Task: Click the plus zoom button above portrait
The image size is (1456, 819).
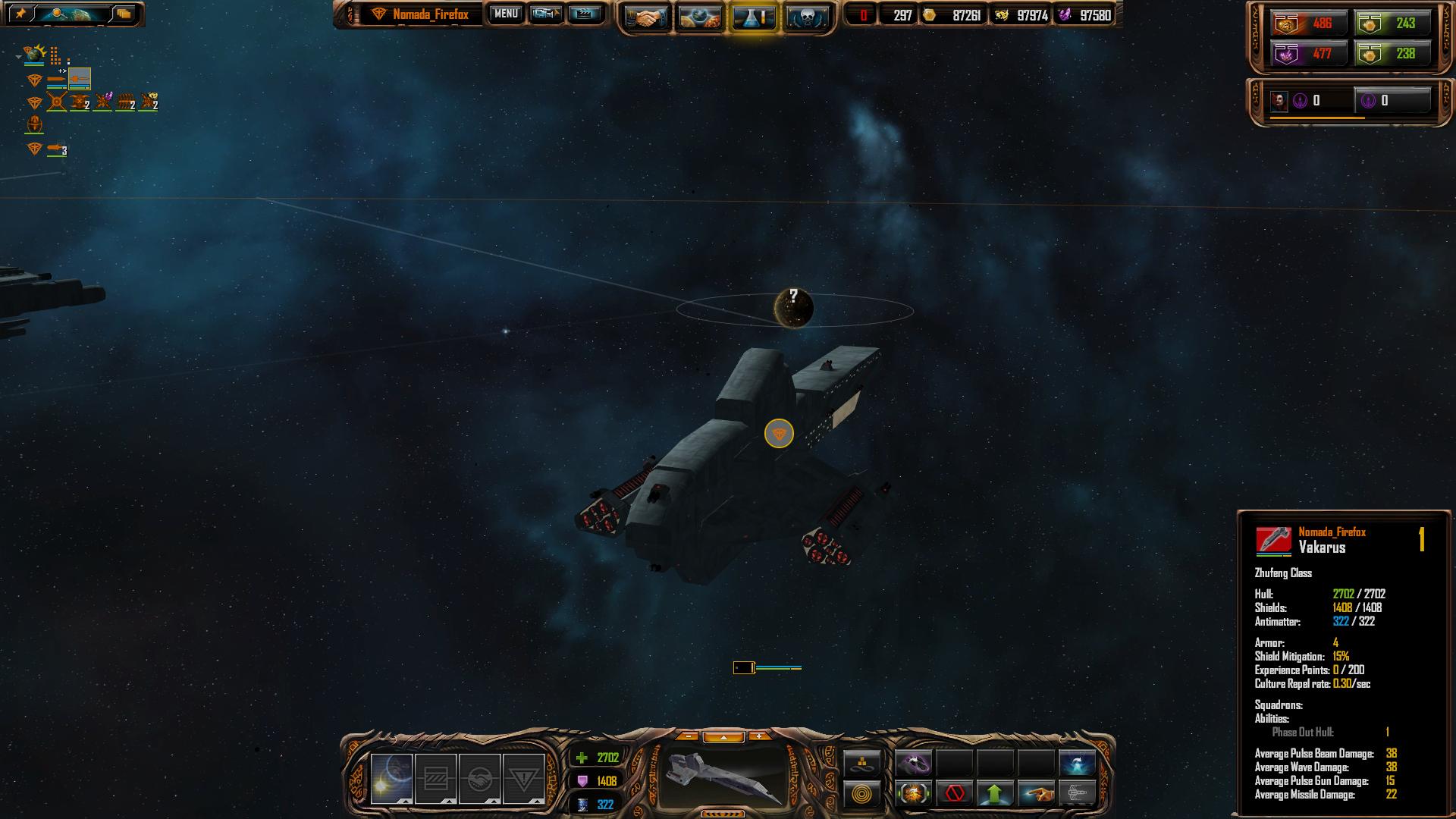Action: (759, 736)
